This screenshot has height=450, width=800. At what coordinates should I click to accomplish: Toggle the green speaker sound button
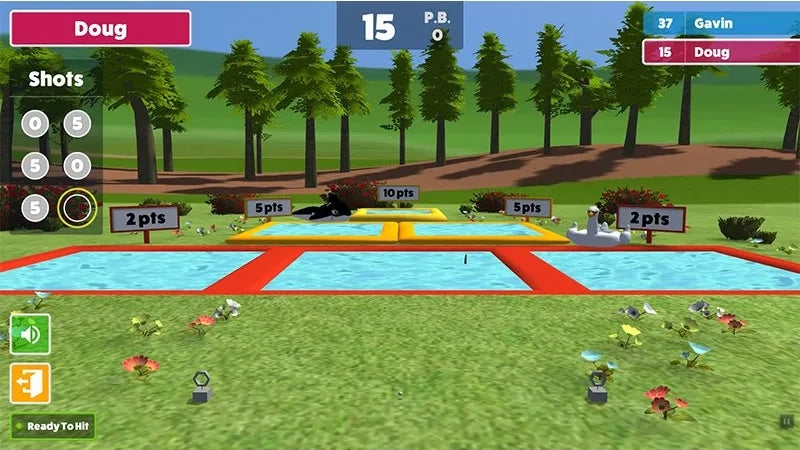(x=30, y=333)
